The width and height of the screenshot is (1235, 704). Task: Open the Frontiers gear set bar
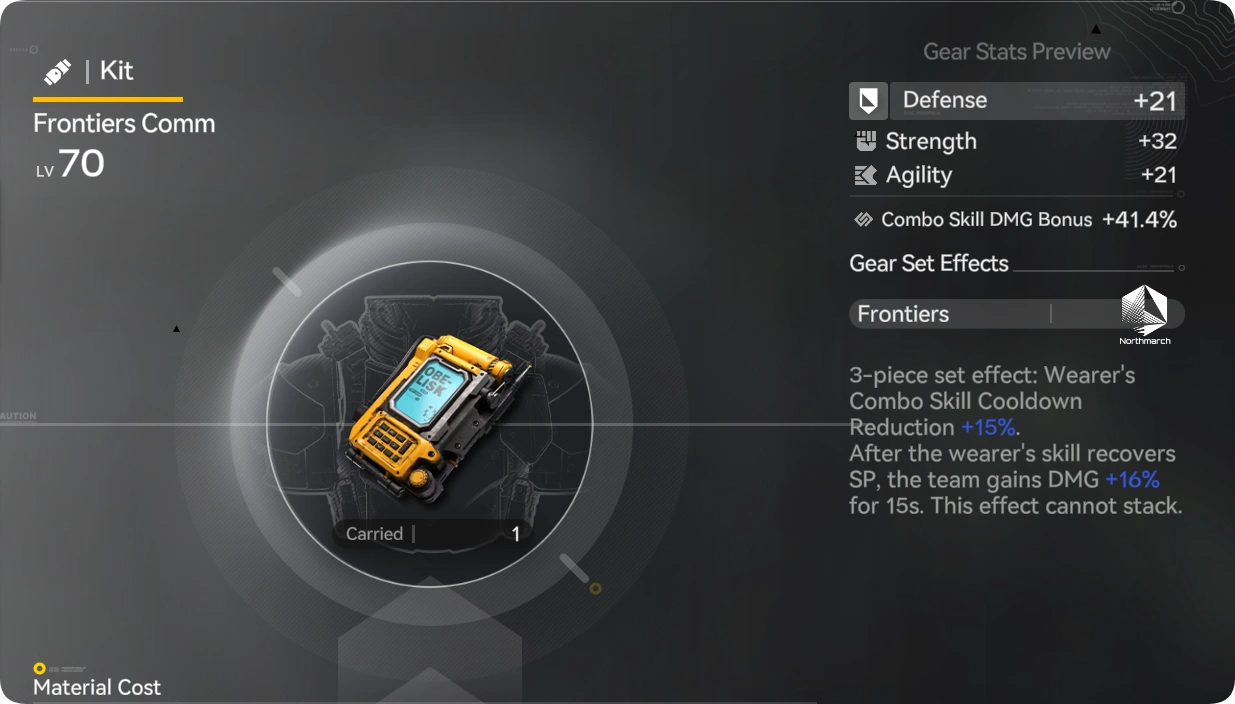click(x=950, y=314)
